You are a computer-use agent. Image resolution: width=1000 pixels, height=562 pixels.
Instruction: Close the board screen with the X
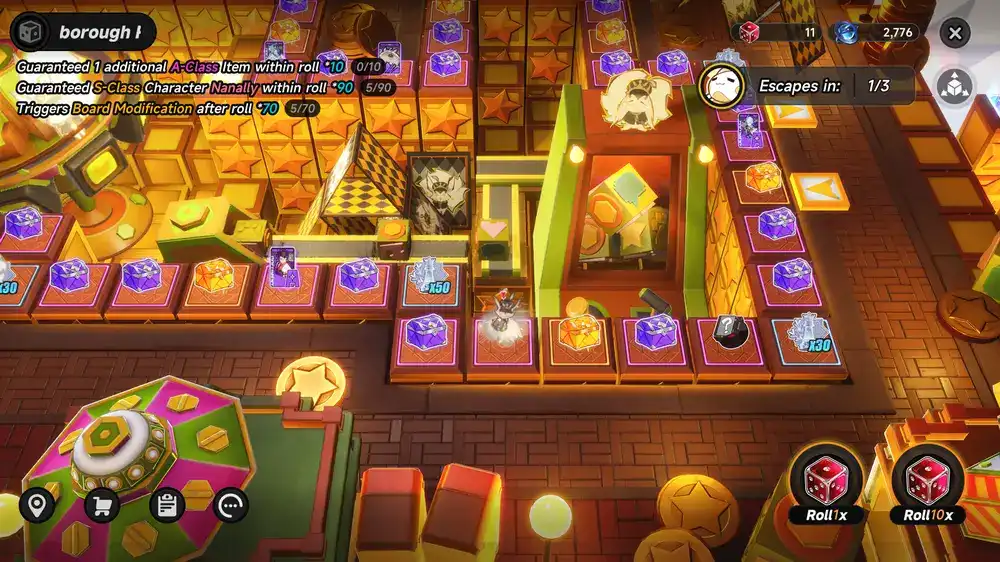click(955, 33)
